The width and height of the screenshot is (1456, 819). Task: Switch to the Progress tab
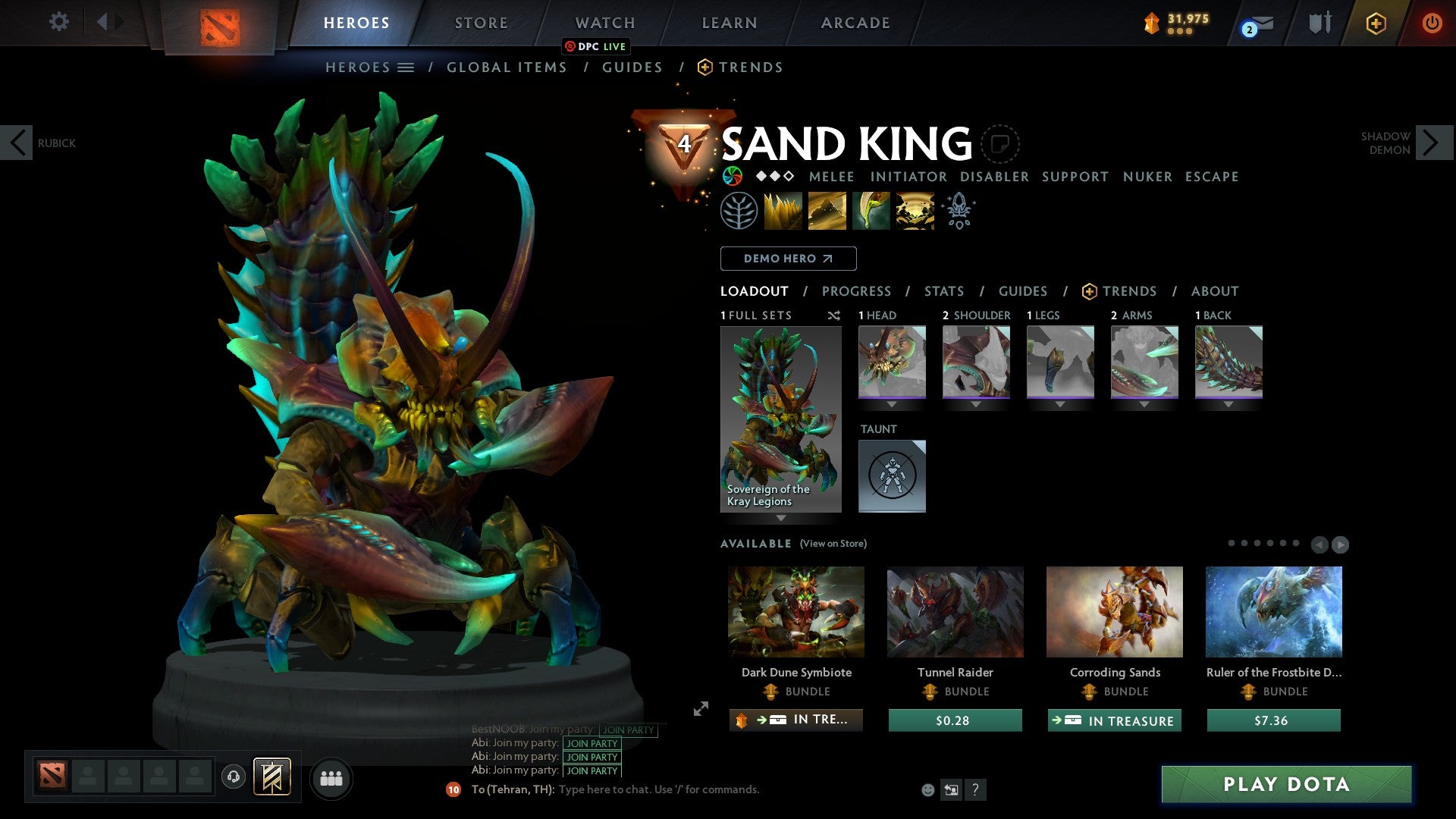[857, 291]
